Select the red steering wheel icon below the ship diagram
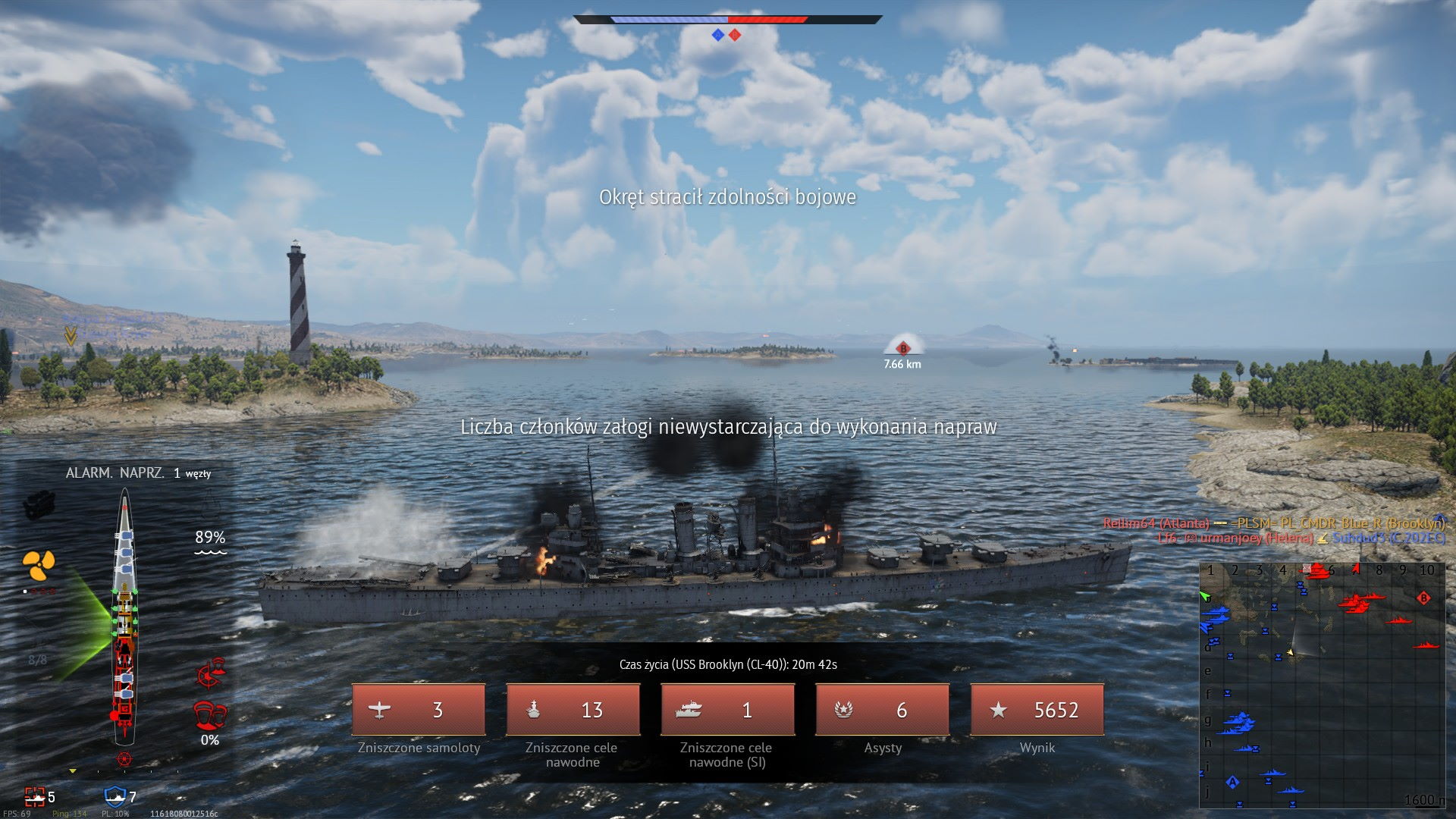The height and width of the screenshot is (819, 1456). coord(124,759)
